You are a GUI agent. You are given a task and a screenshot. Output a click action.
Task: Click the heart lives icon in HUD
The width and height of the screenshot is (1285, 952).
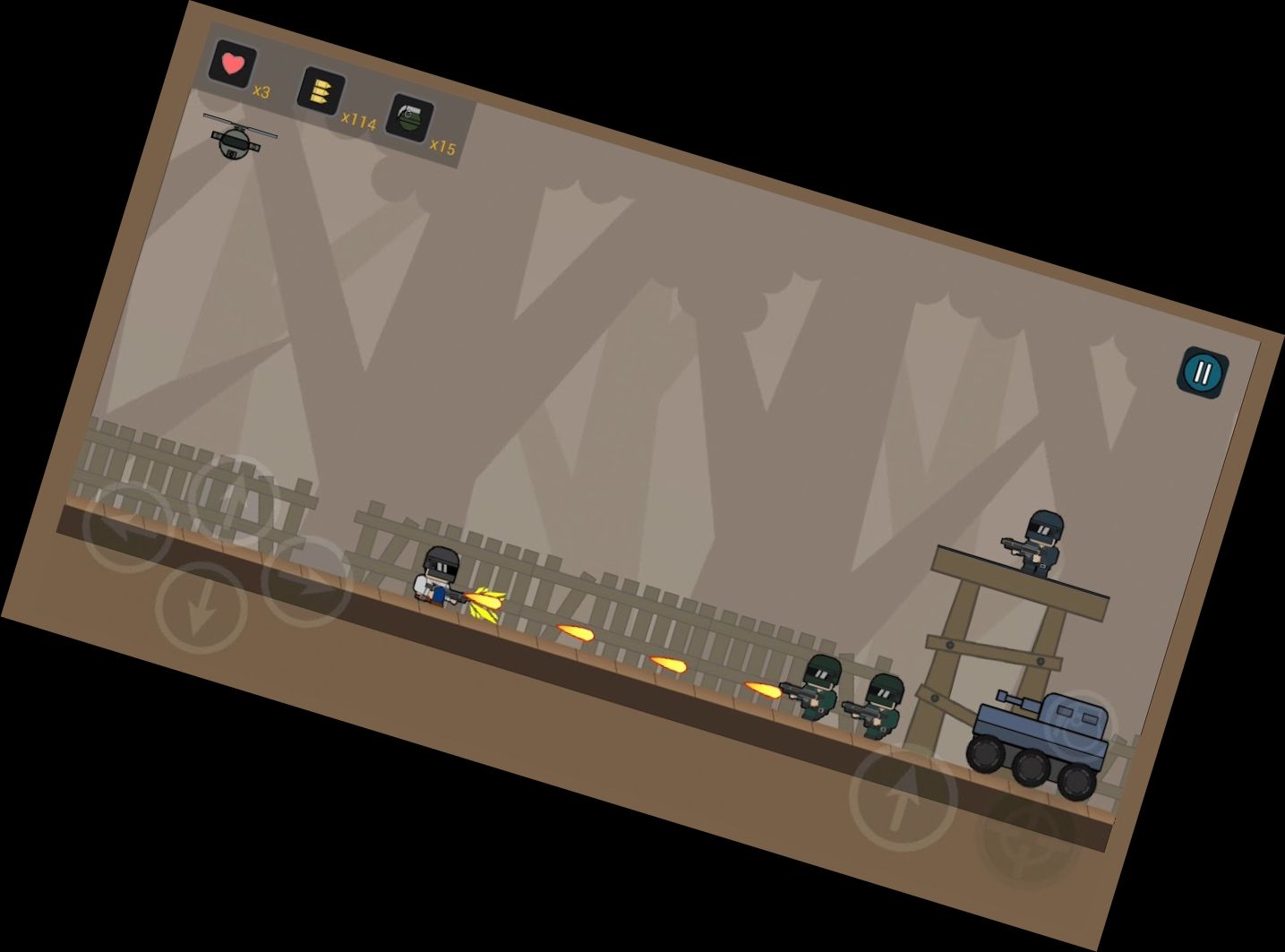point(231,64)
